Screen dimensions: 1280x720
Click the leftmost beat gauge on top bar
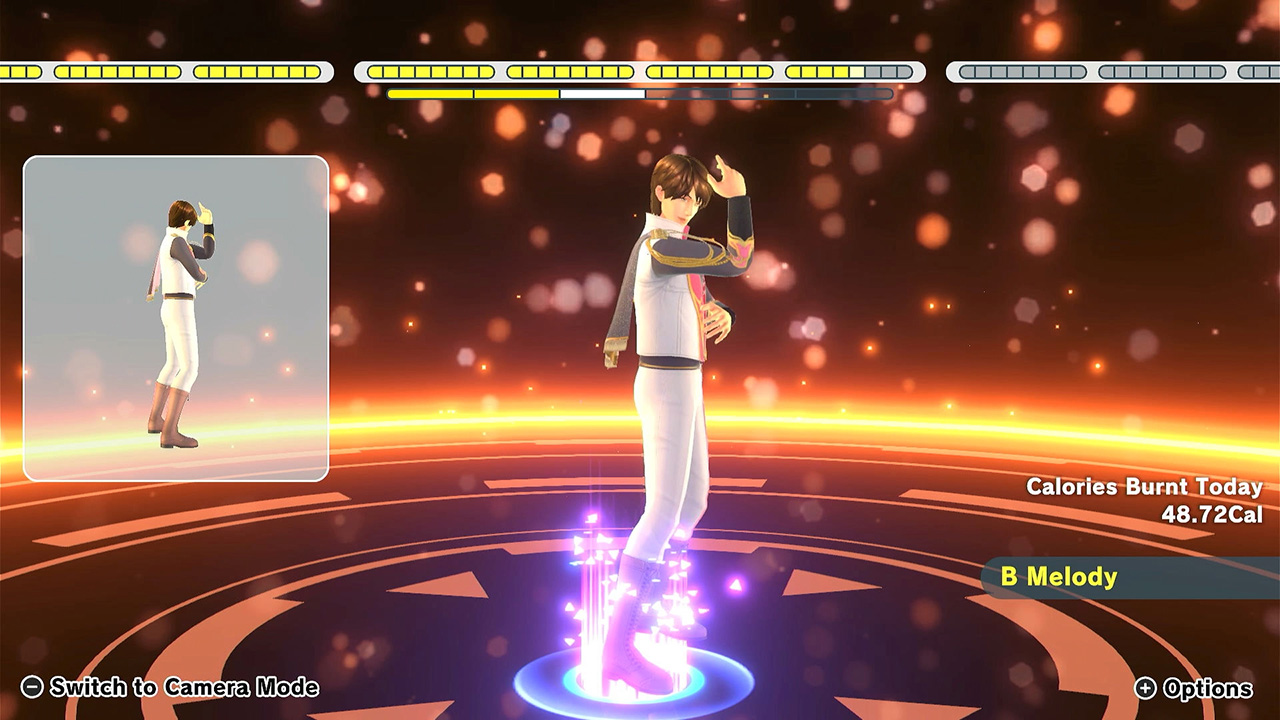(165, 71)
